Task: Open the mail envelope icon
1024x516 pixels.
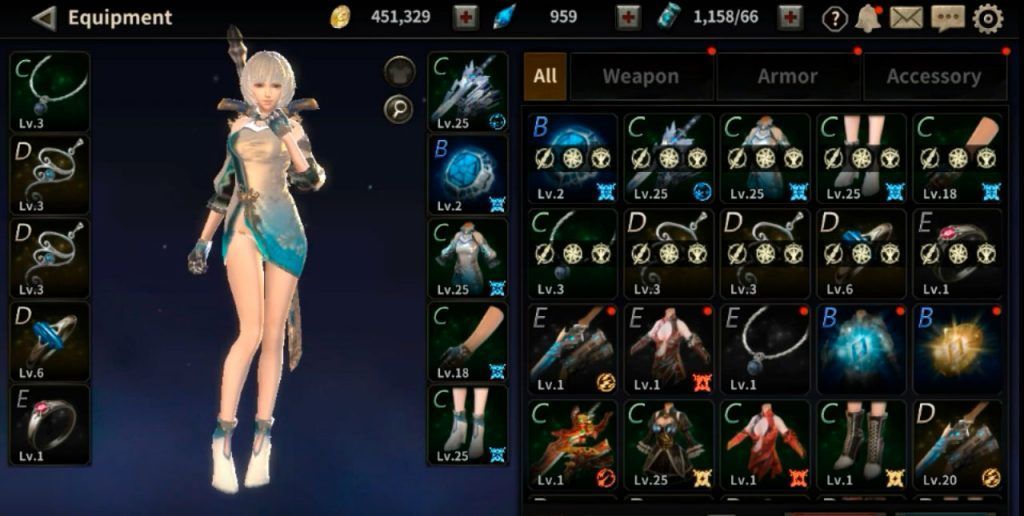Action: point(906,17)
